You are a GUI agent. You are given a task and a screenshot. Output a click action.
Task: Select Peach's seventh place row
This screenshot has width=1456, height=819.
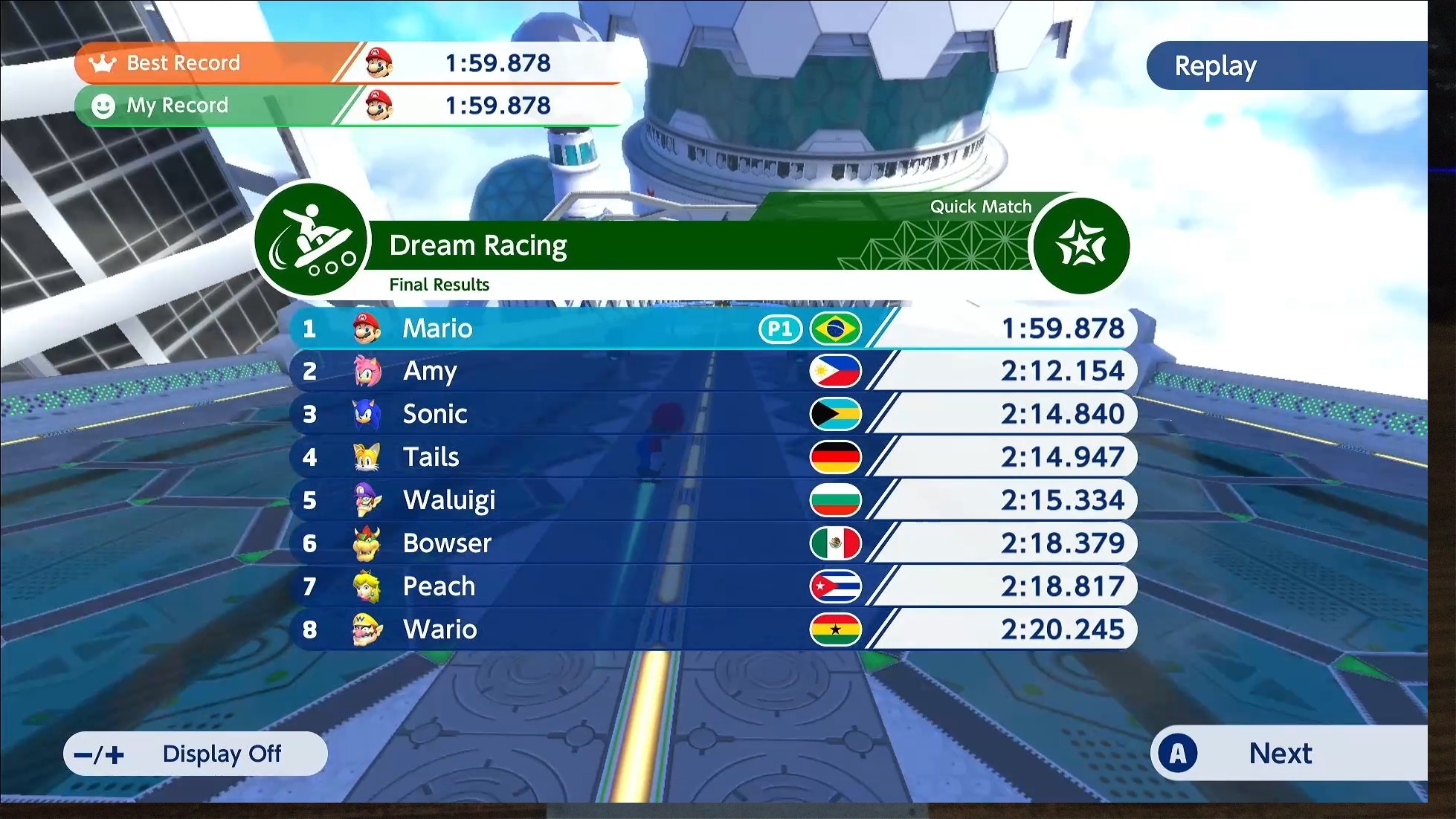712,586
